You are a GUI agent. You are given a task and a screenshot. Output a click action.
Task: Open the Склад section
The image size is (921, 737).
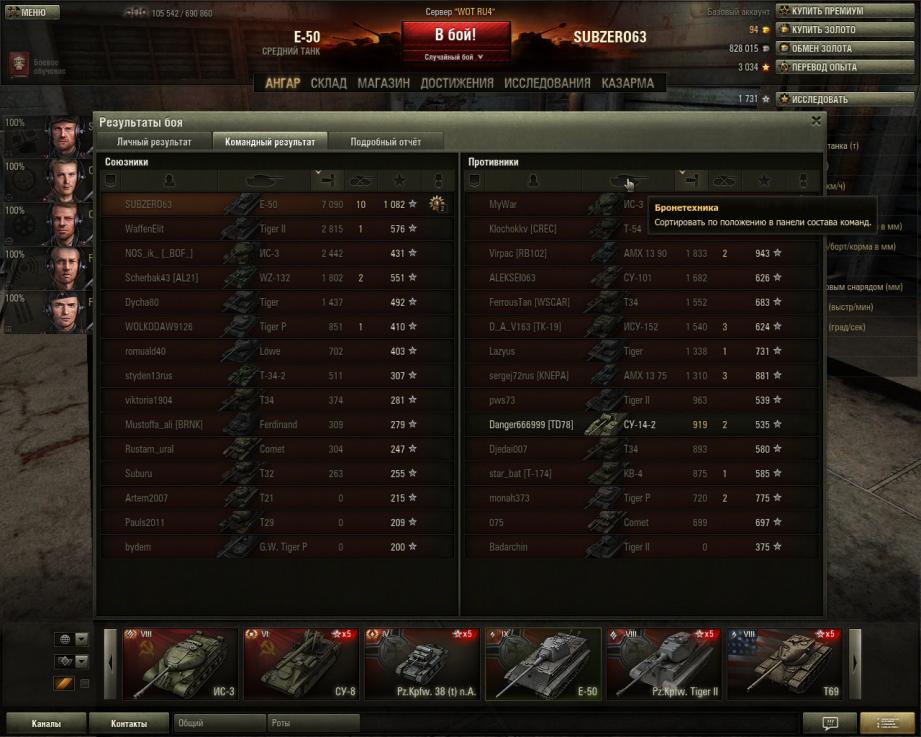[x=329, y=83]
